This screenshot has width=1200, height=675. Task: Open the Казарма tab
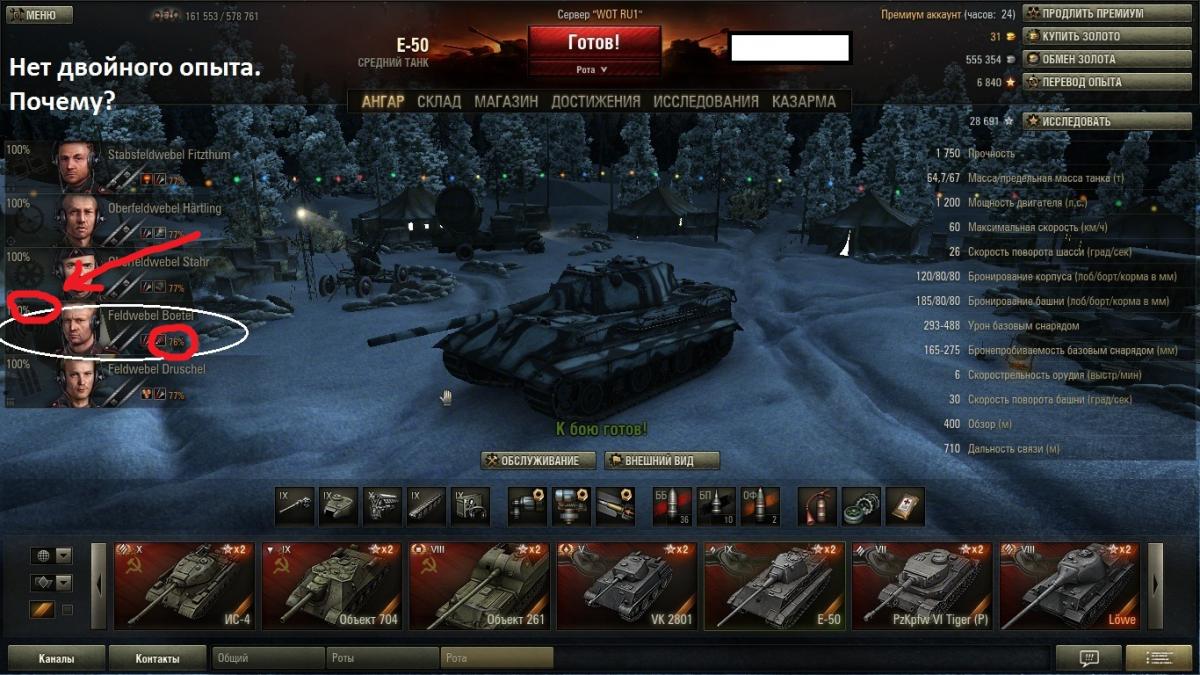pos(804,101)
